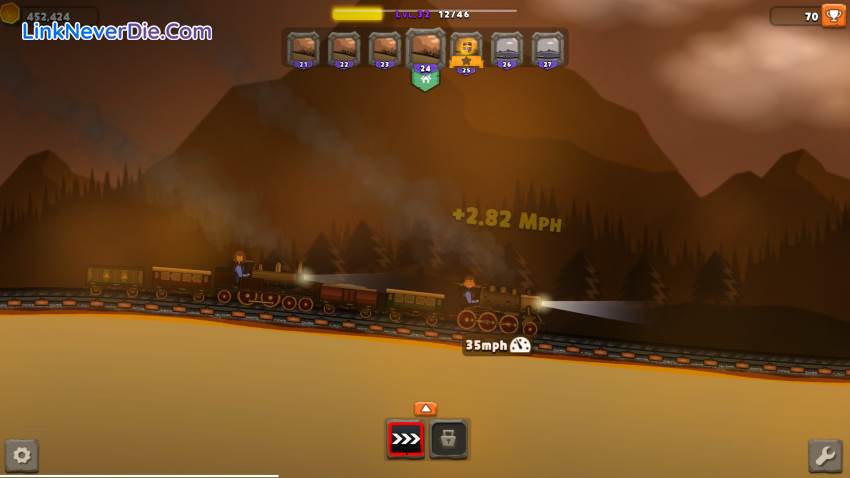Select level 27 tile
The height and width of the screenshot is (478, 850).
coord(547,49)
